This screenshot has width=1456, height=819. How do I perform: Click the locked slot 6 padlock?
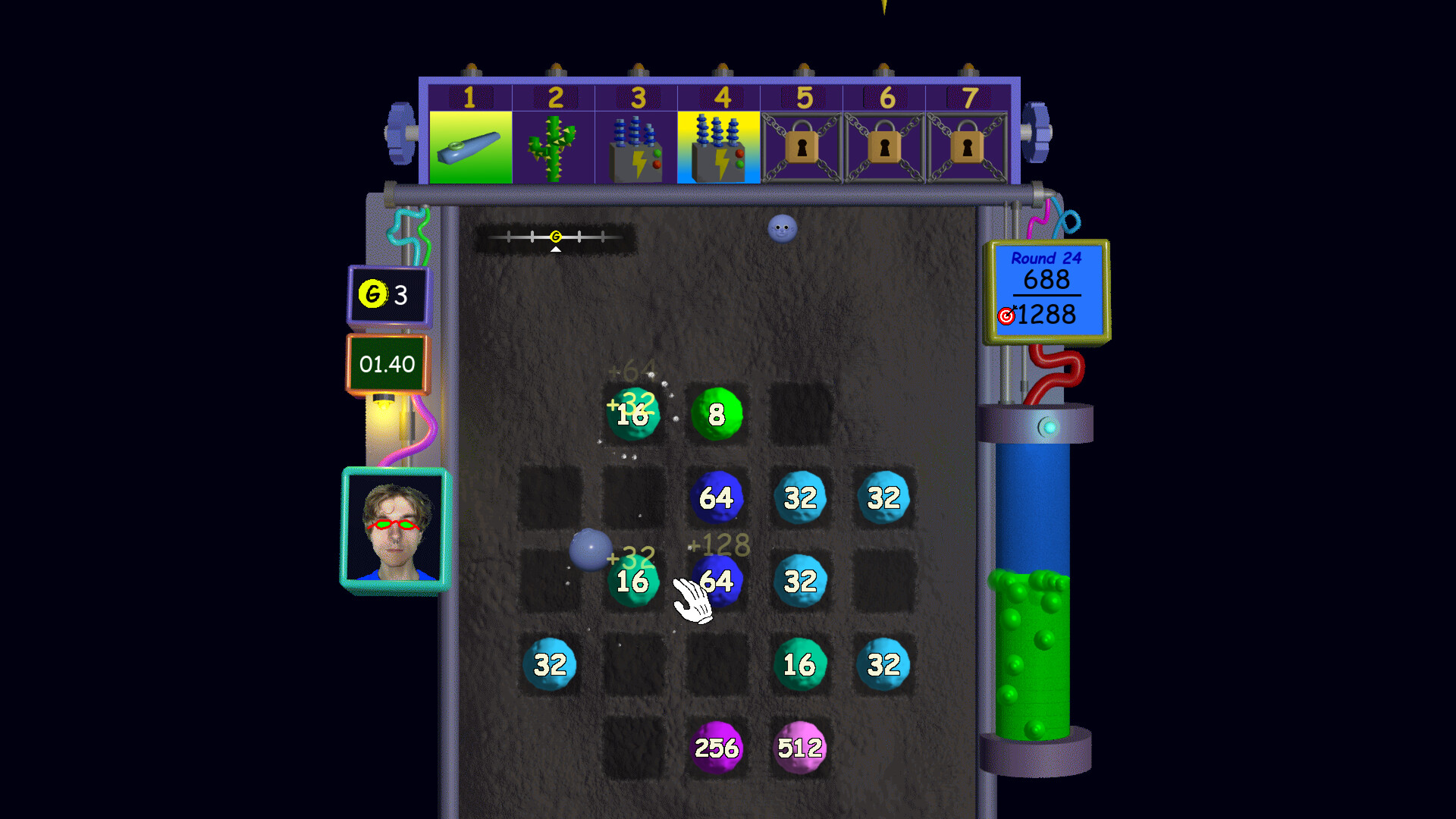point(884,146)
